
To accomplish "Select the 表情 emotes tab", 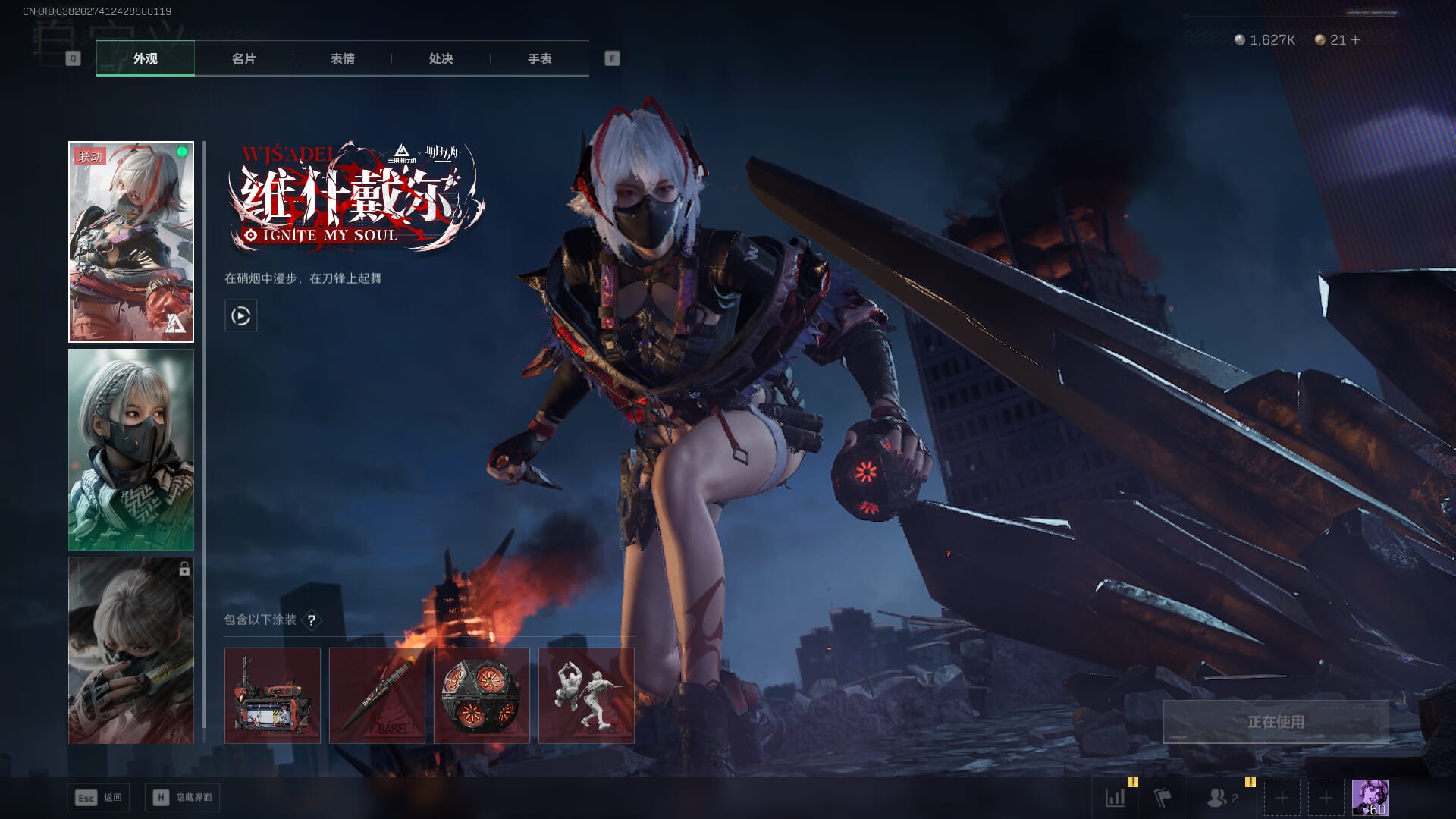I will pyautogui.click(x=342, y=58).
